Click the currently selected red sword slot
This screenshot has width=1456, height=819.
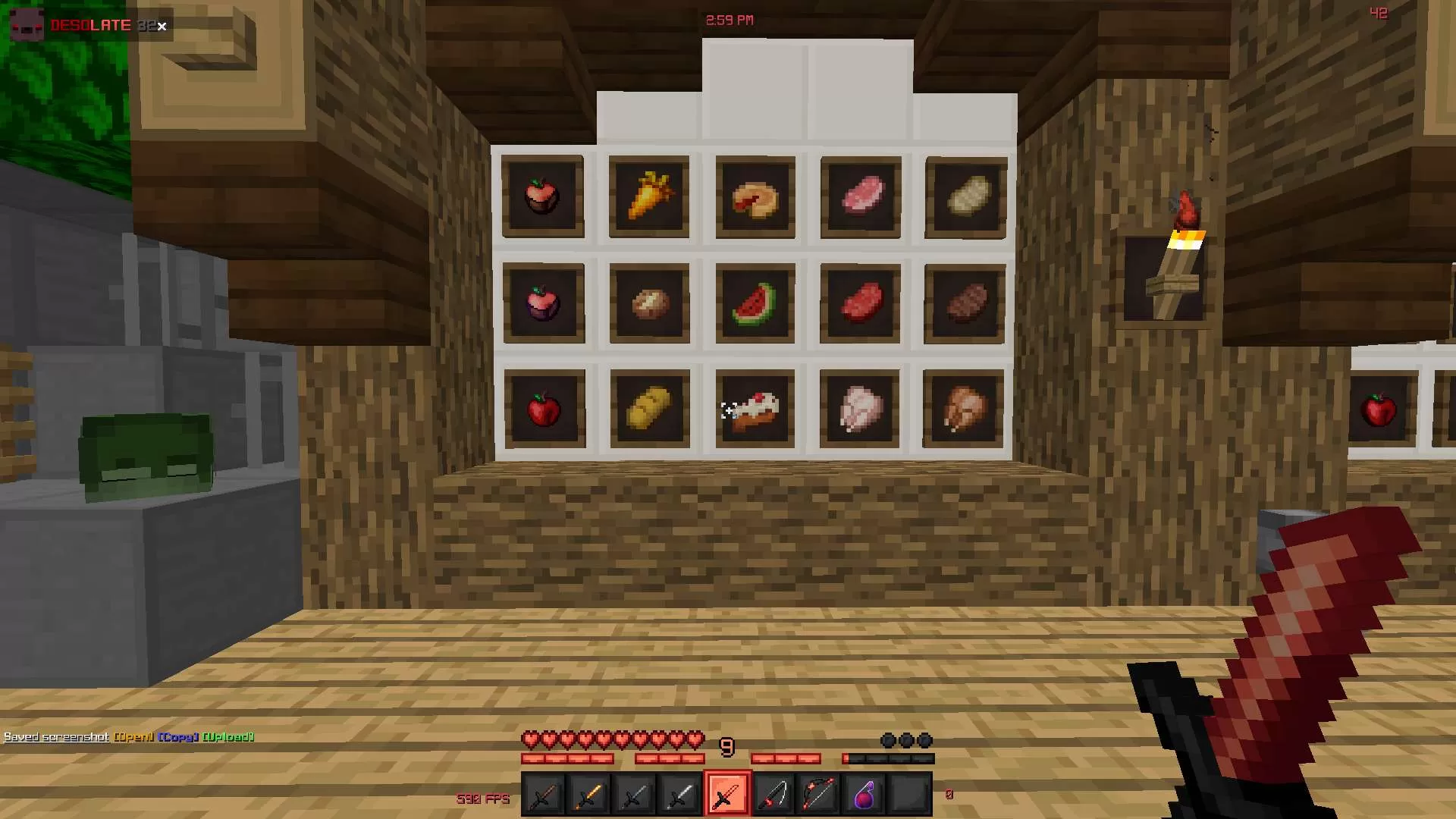coord(728,793)
